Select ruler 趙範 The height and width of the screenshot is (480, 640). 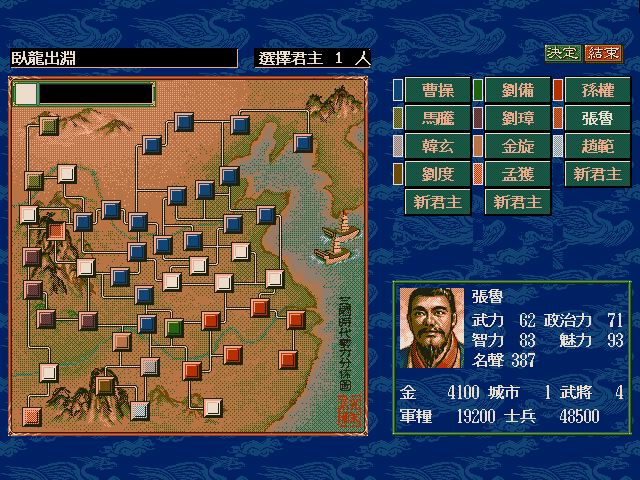597,146
